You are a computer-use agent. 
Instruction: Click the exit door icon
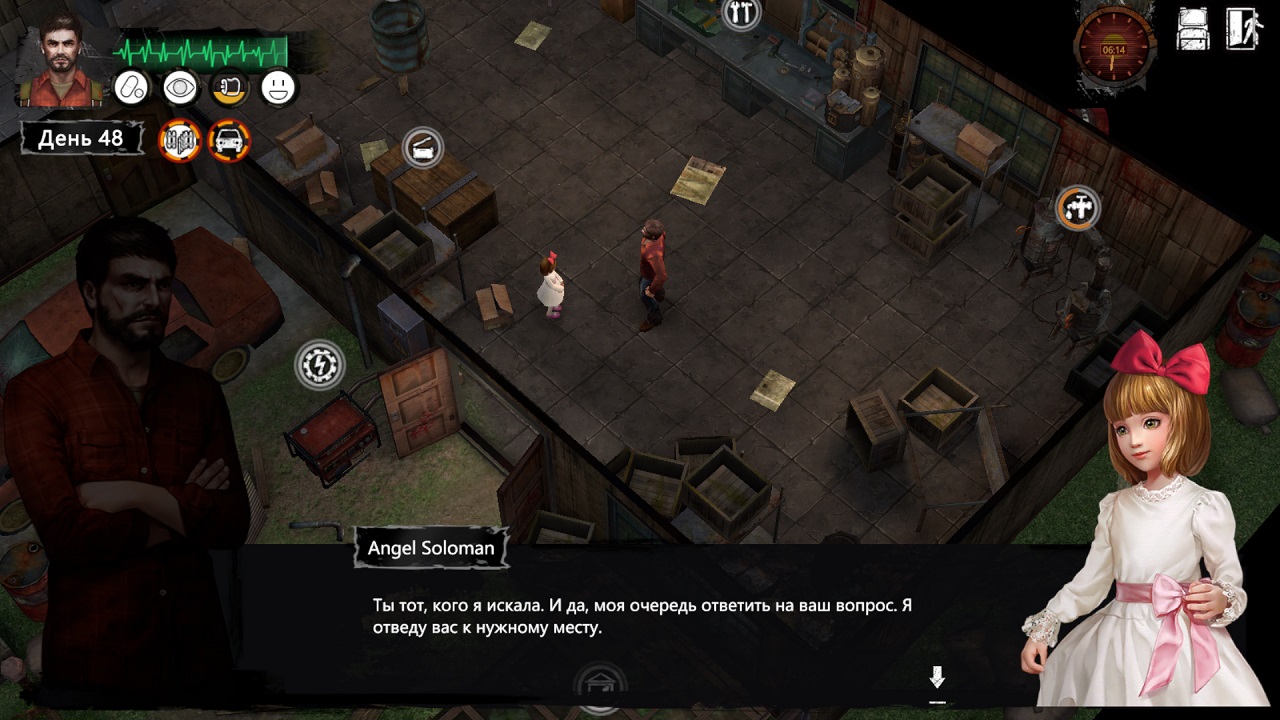(x=1244, y=28)
